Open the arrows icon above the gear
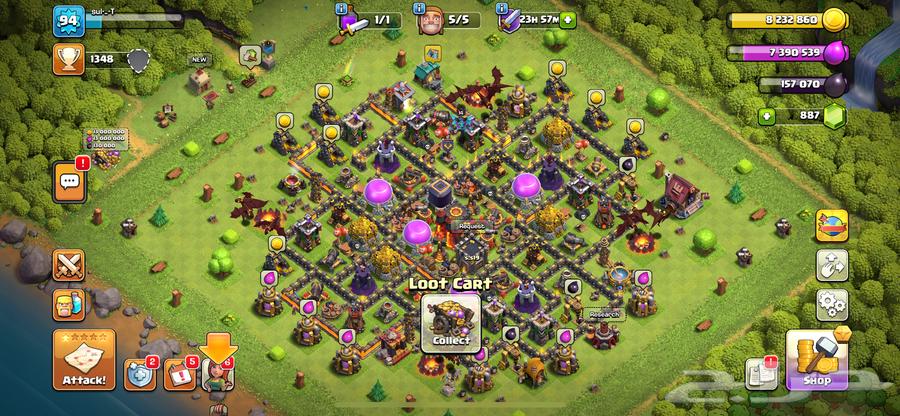The height and width of the screenshot is (416, 900). point(831,265)
